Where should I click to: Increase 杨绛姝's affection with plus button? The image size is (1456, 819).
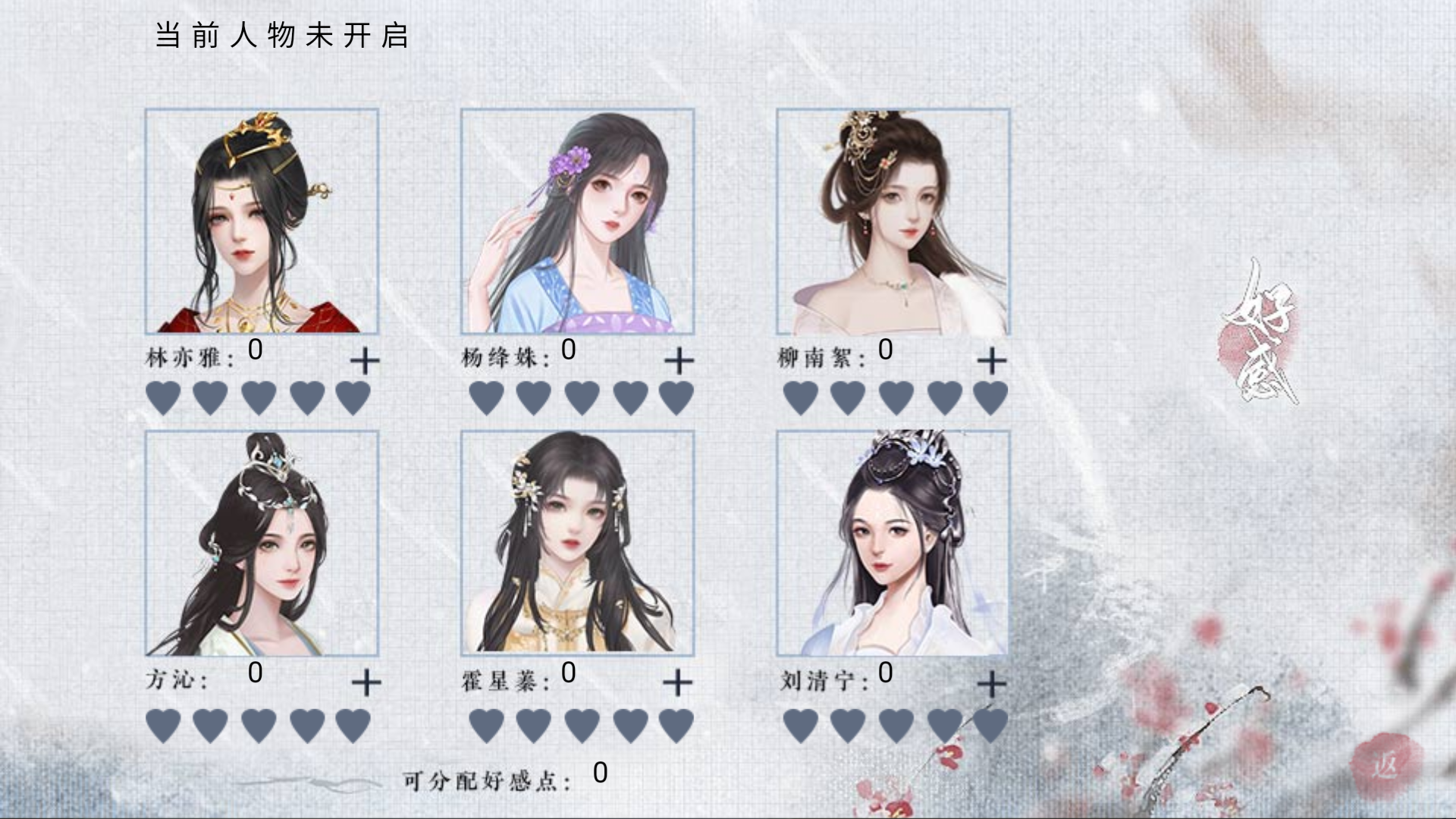pos(679,361)
